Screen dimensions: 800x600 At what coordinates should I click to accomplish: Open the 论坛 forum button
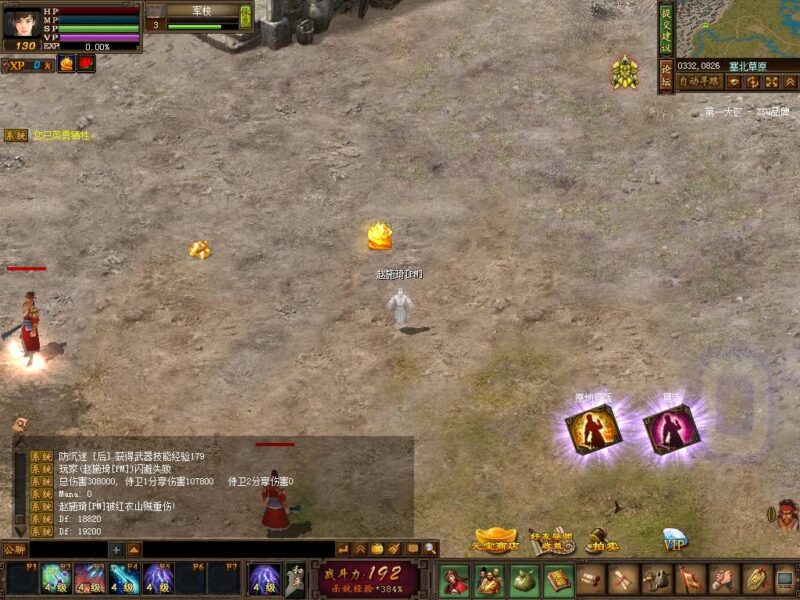point(666,74)
